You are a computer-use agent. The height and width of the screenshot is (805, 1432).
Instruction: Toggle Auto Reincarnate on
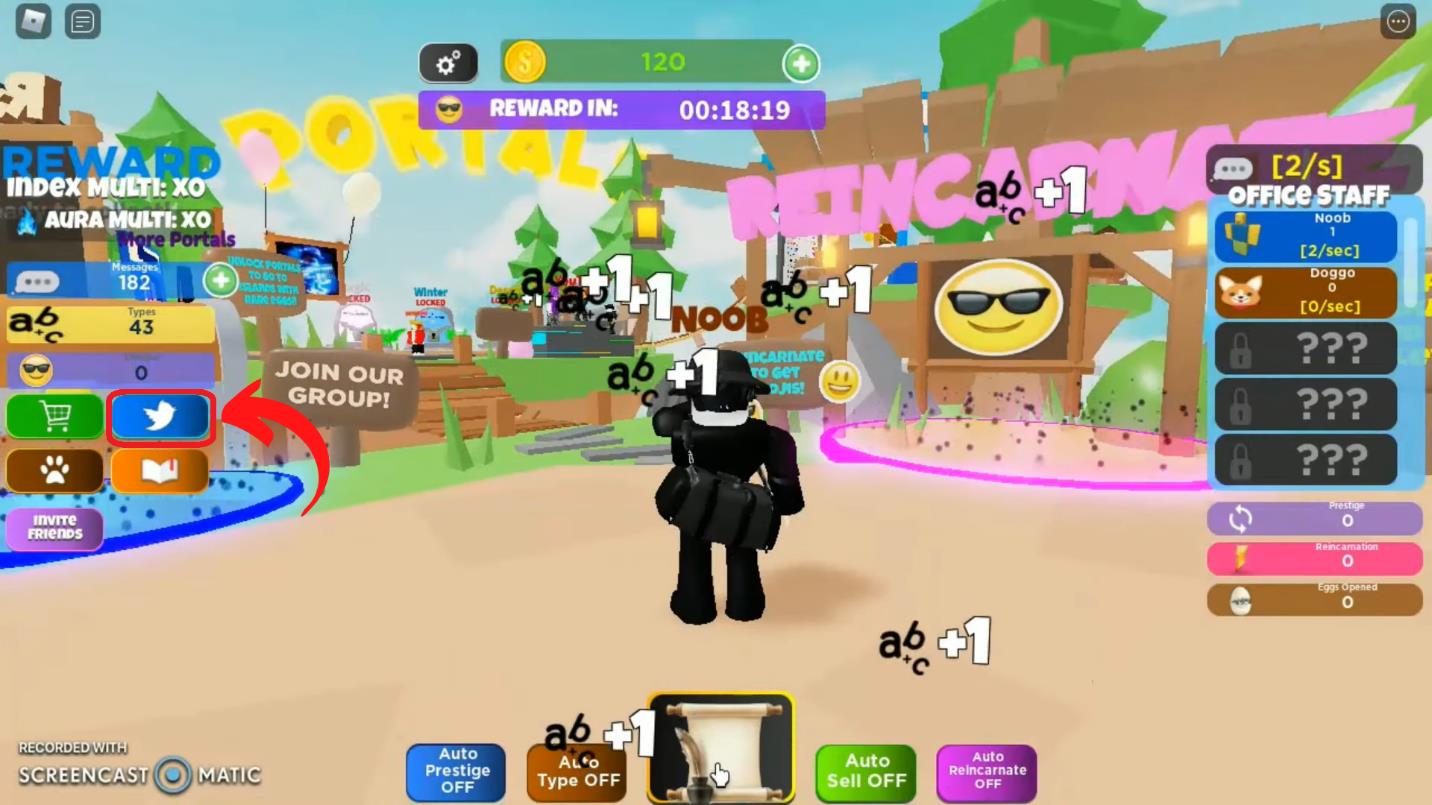986,770
